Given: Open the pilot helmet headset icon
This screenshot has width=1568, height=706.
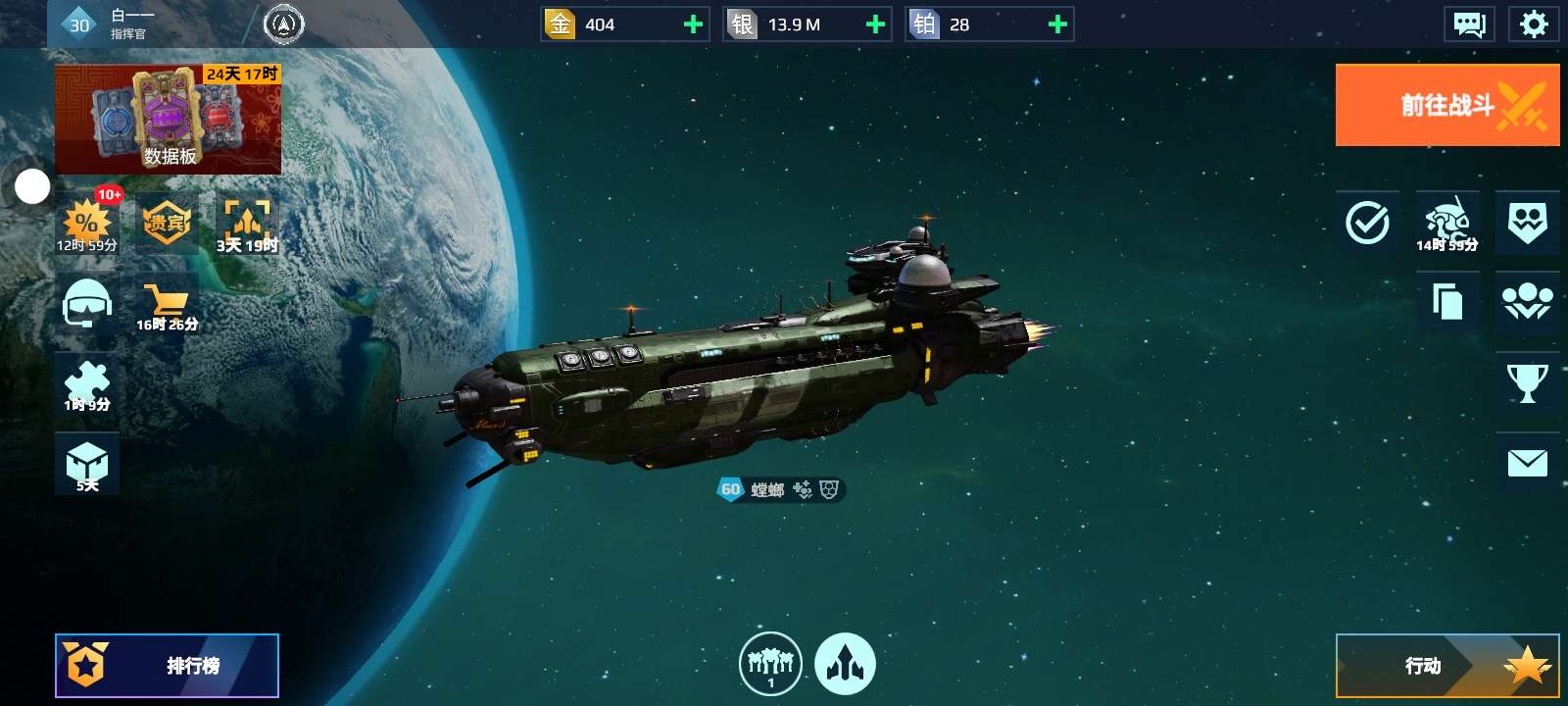Looking at the screenshot, I should pos(87,303).
